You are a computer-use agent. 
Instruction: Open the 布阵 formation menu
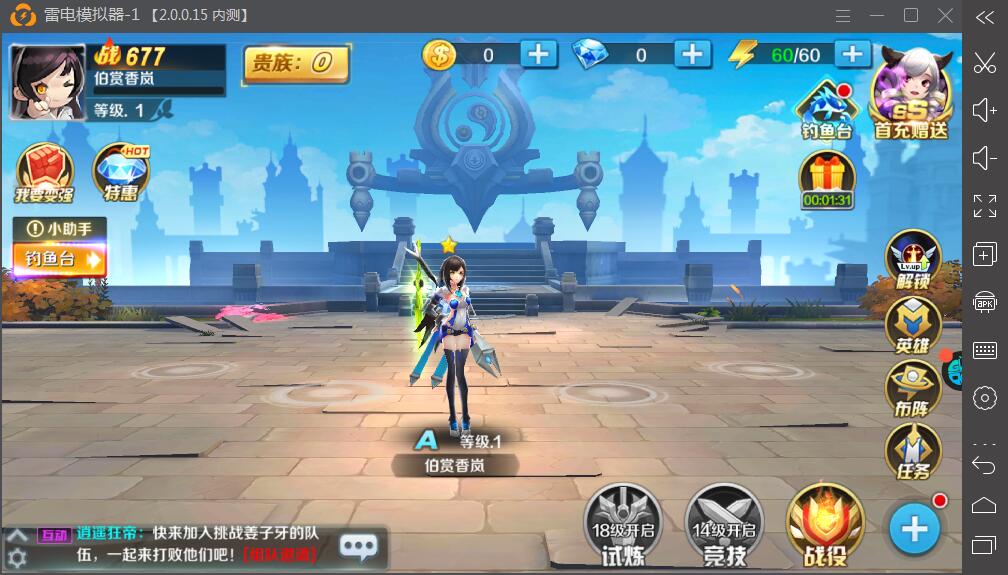click(913, 390)
